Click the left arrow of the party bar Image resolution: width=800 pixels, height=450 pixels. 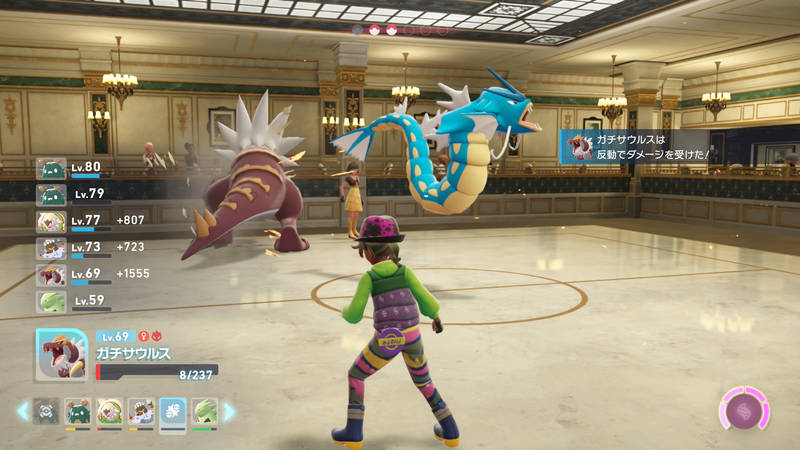[x=22, y=411]
